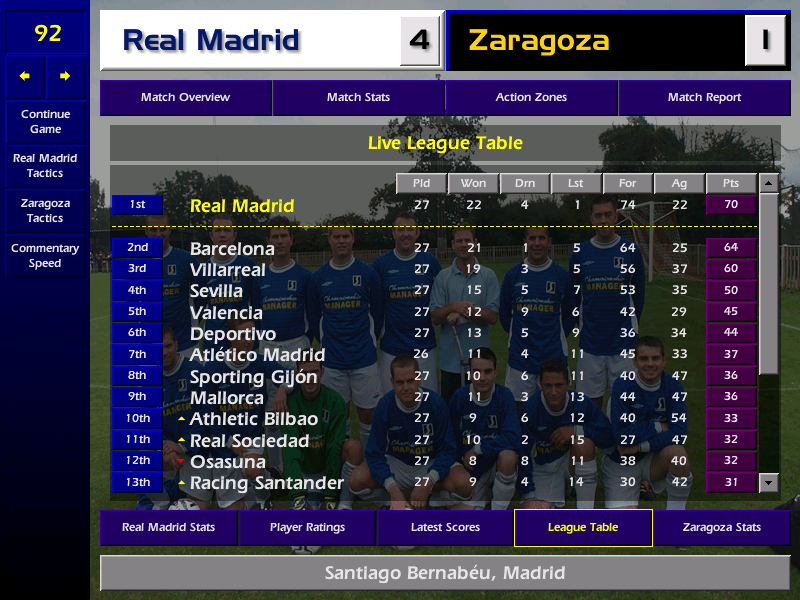Select the League Table tab

583,527
